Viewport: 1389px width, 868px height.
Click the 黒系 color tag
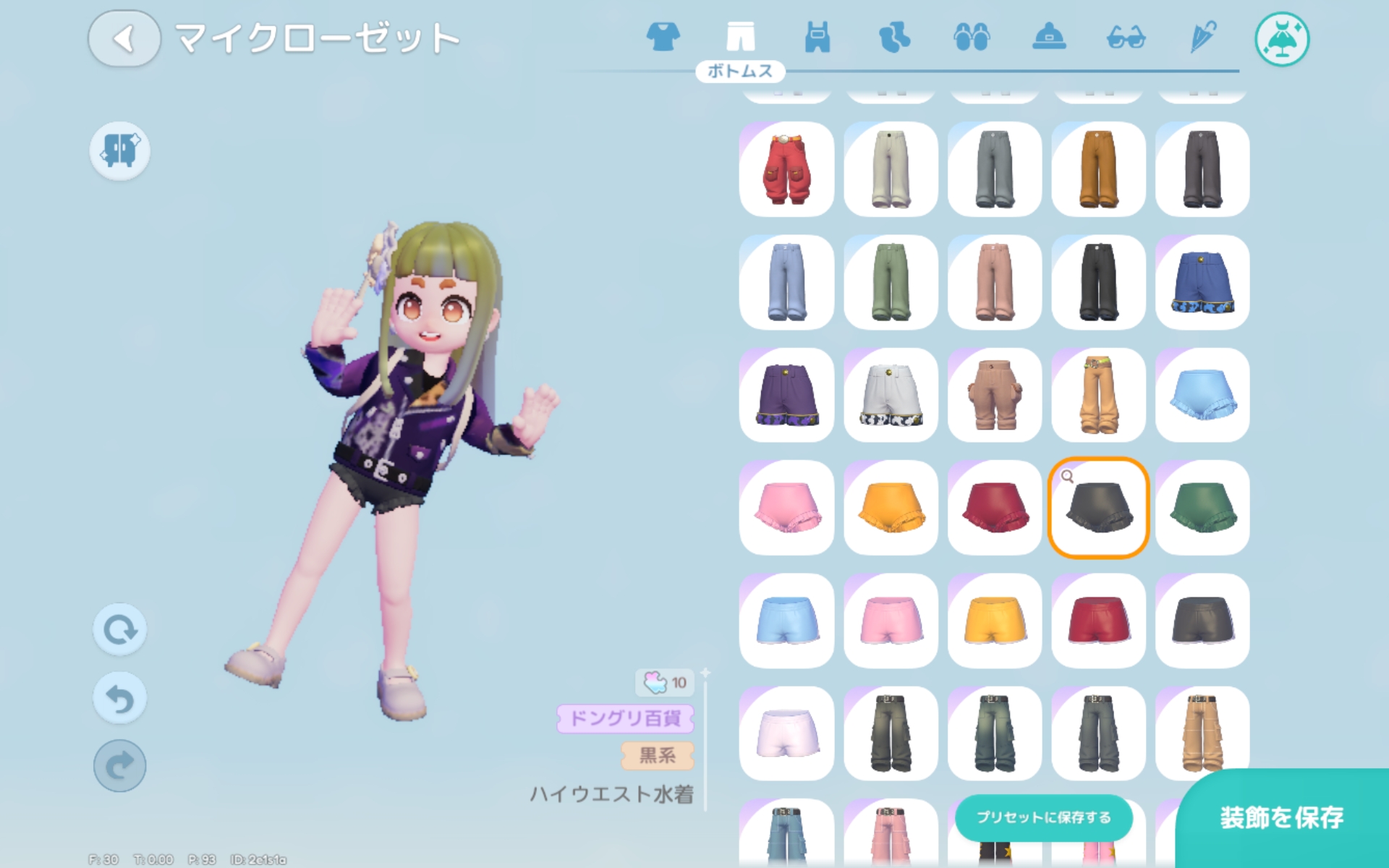click(657, 757)
